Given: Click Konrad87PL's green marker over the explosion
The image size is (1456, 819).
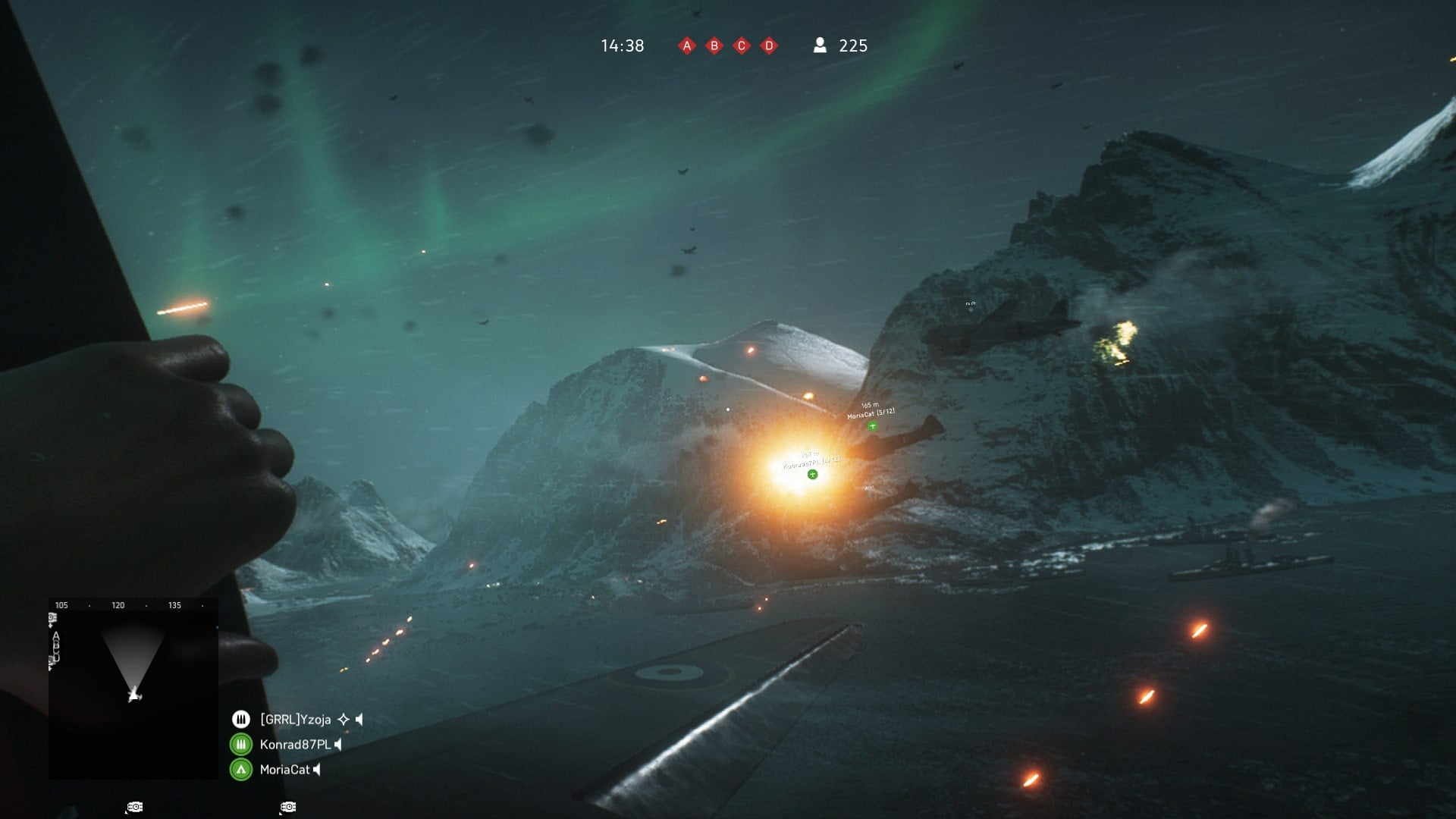Looking at the screenshot, I should pyautogui.click(x=812, y=475).
